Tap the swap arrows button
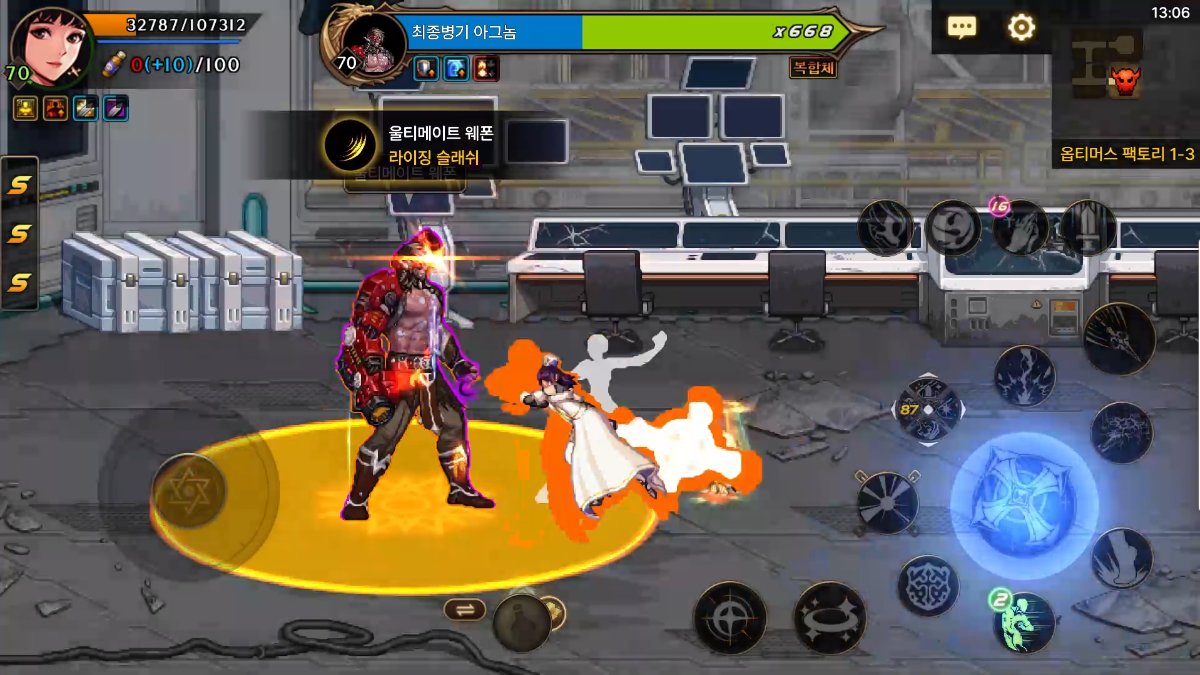 point(465,609)
